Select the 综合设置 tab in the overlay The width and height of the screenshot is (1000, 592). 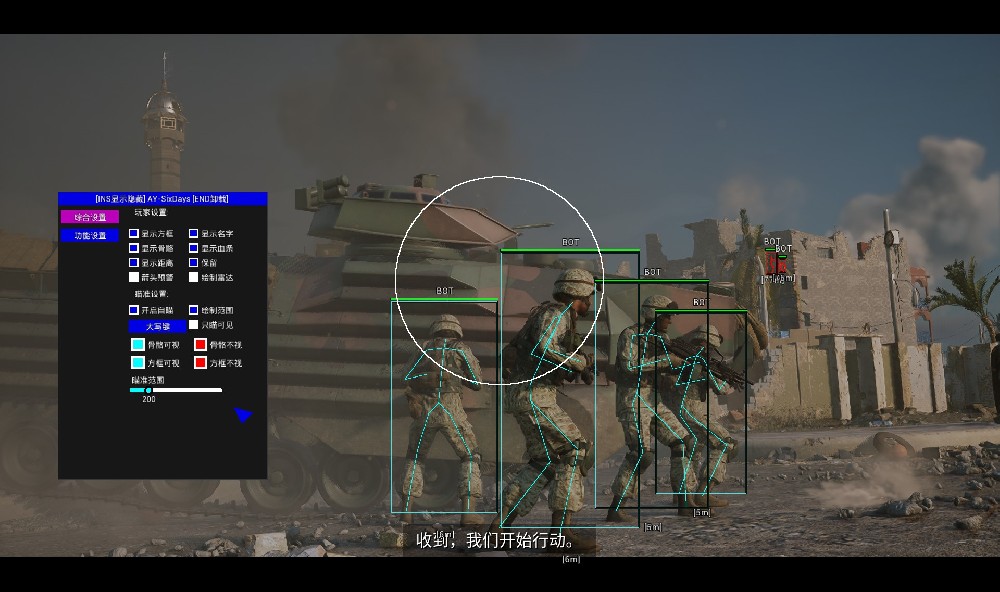pyautogui.click(x=90, y=217)
